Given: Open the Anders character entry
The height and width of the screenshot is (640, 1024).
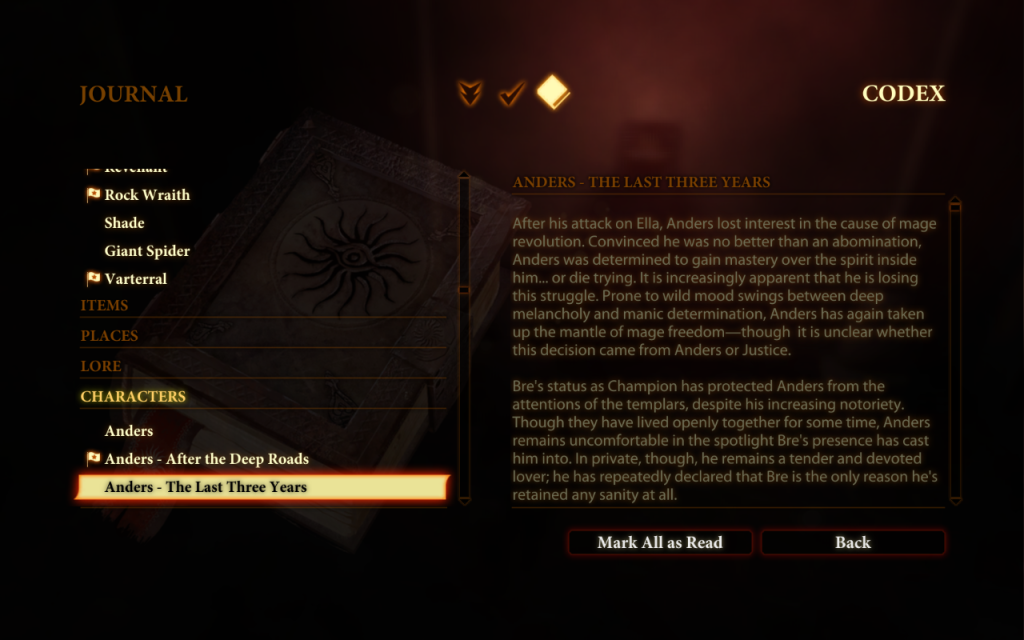Looking at the screenshot, I should 129,431.
